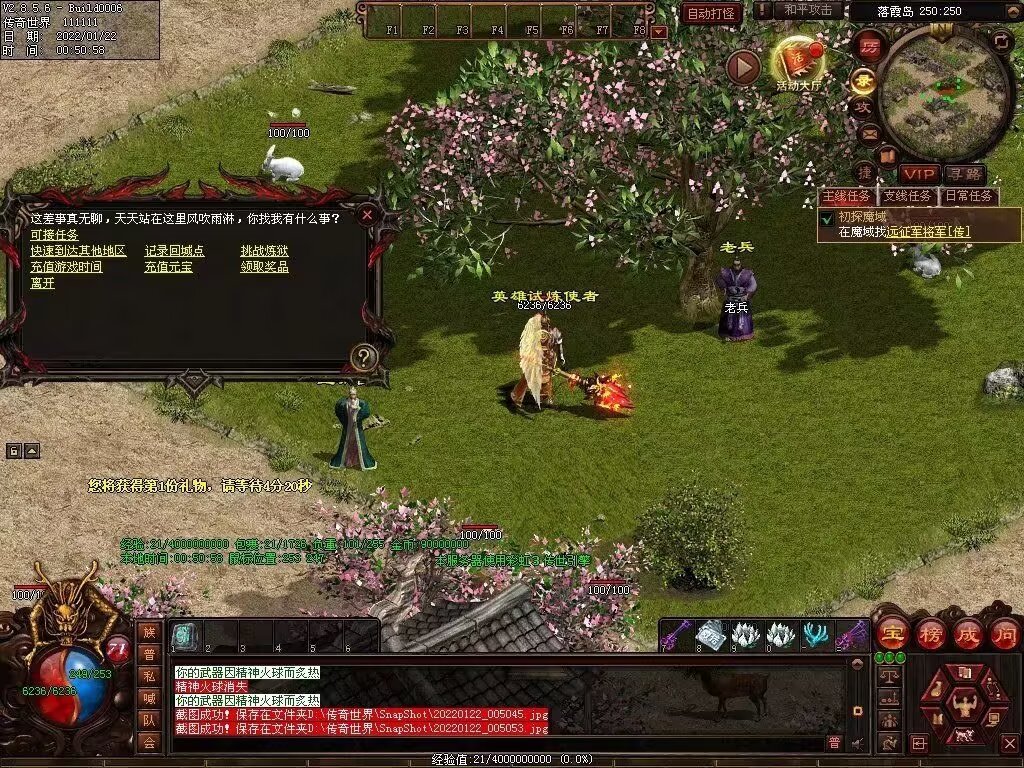The image size is (1024, 768).
Task: Activate the 寻路 pathfinding button
Action: click(964, 174)
